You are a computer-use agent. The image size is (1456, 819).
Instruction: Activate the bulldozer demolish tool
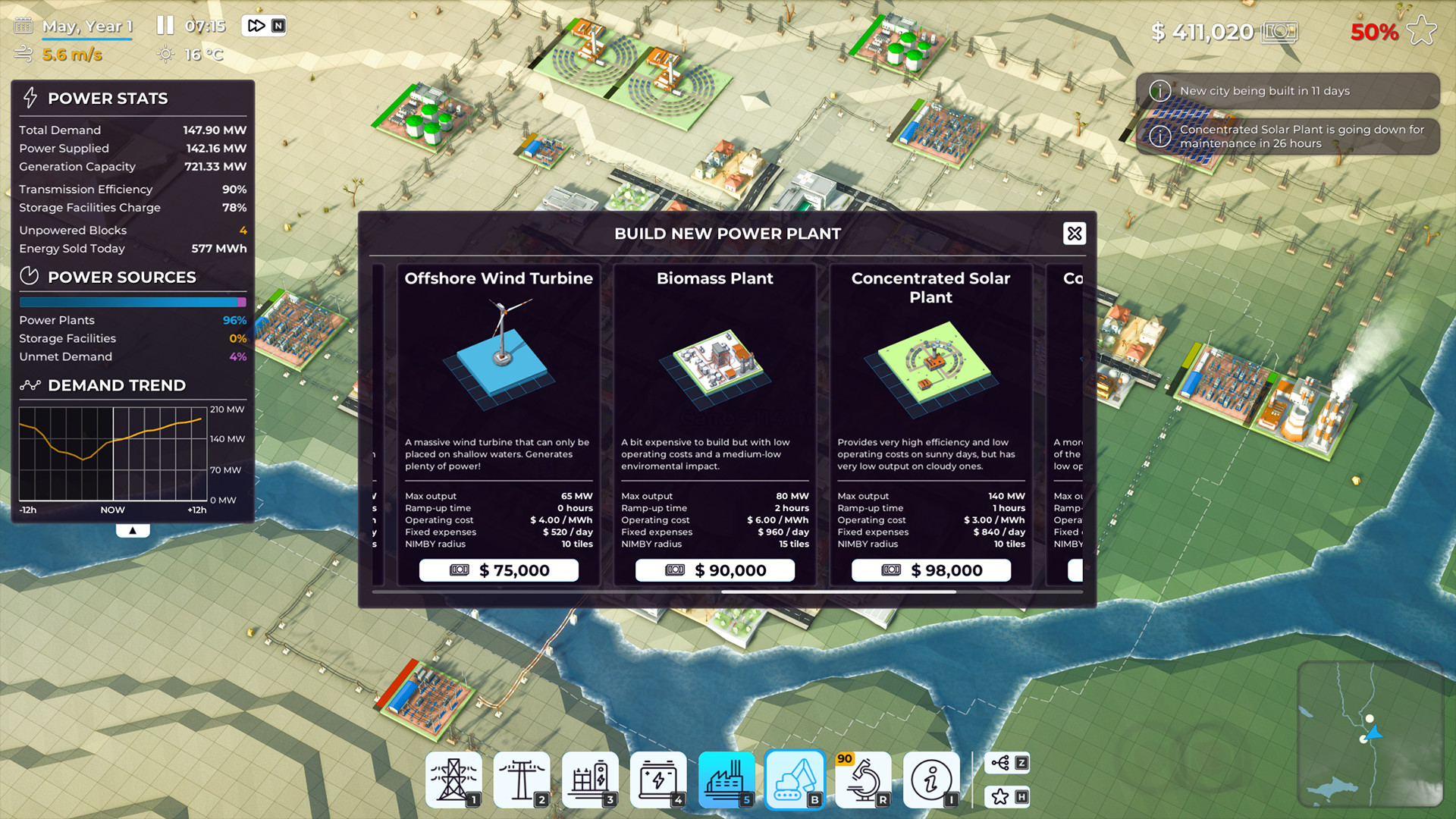point(795,780)
